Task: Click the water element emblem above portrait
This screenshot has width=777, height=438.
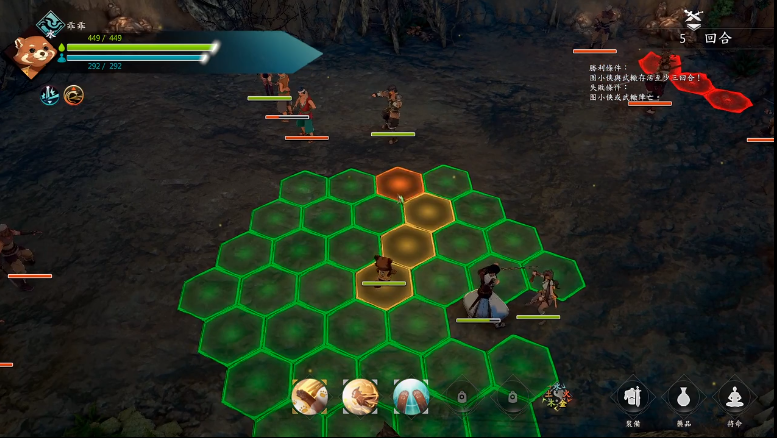Action: point(49,23)
